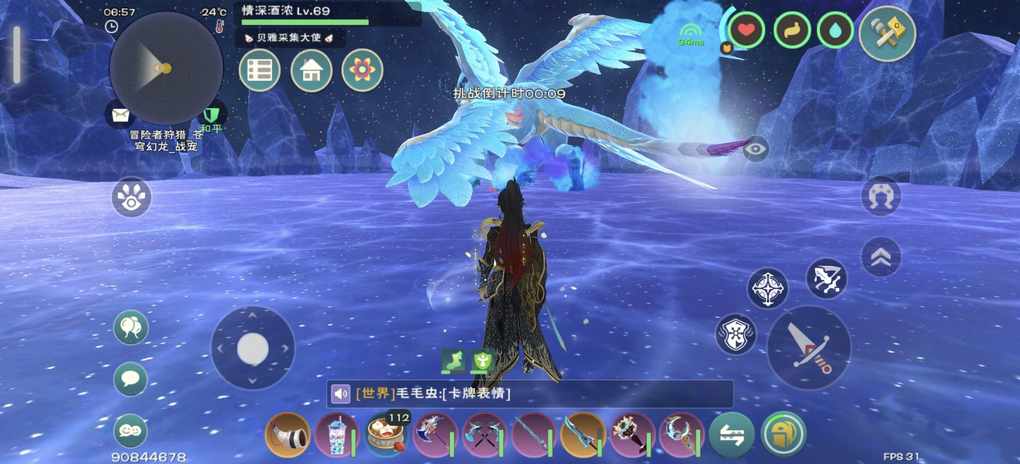Use the bubble tea drink slot

tap(337, 435)
